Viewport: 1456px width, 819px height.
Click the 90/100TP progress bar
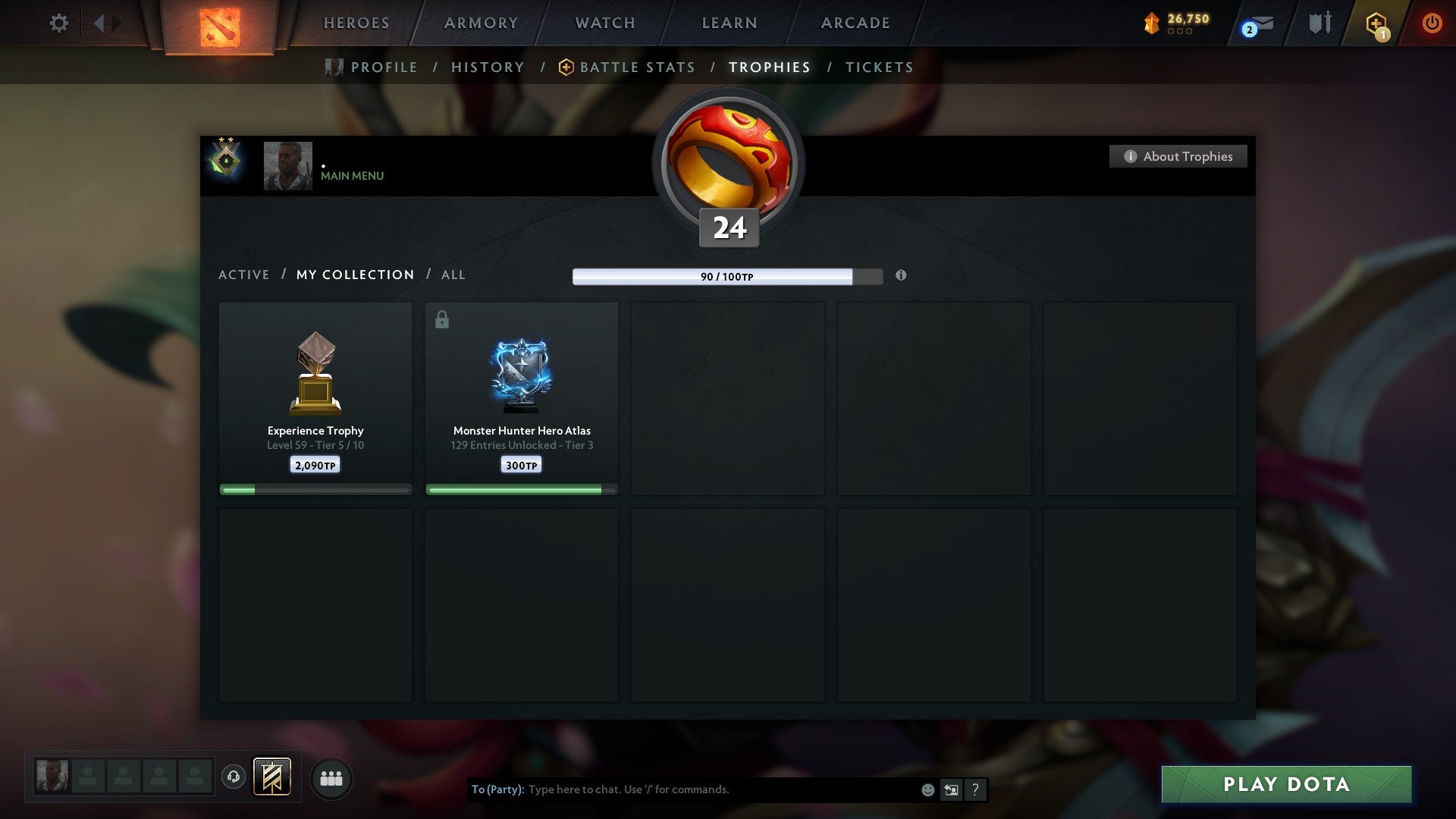pyautogui.click(x=717, y=276)
